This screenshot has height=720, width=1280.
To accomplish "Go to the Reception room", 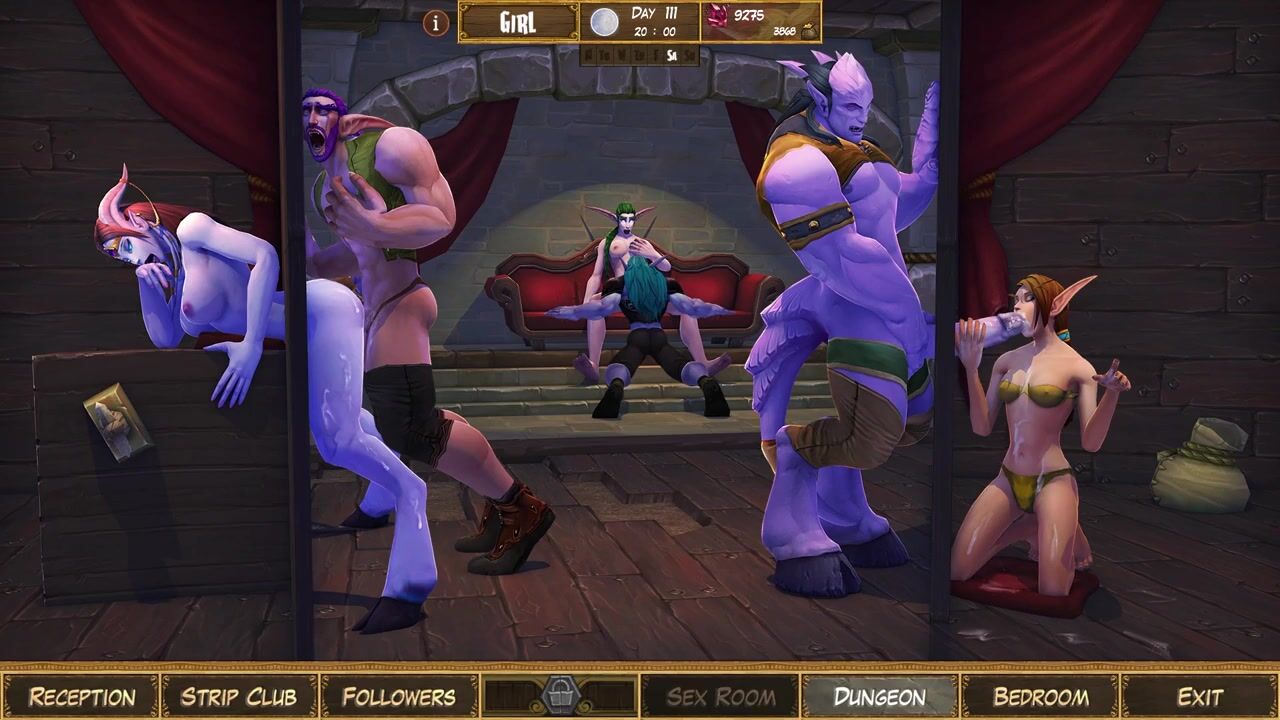I will tap(81, 696).
